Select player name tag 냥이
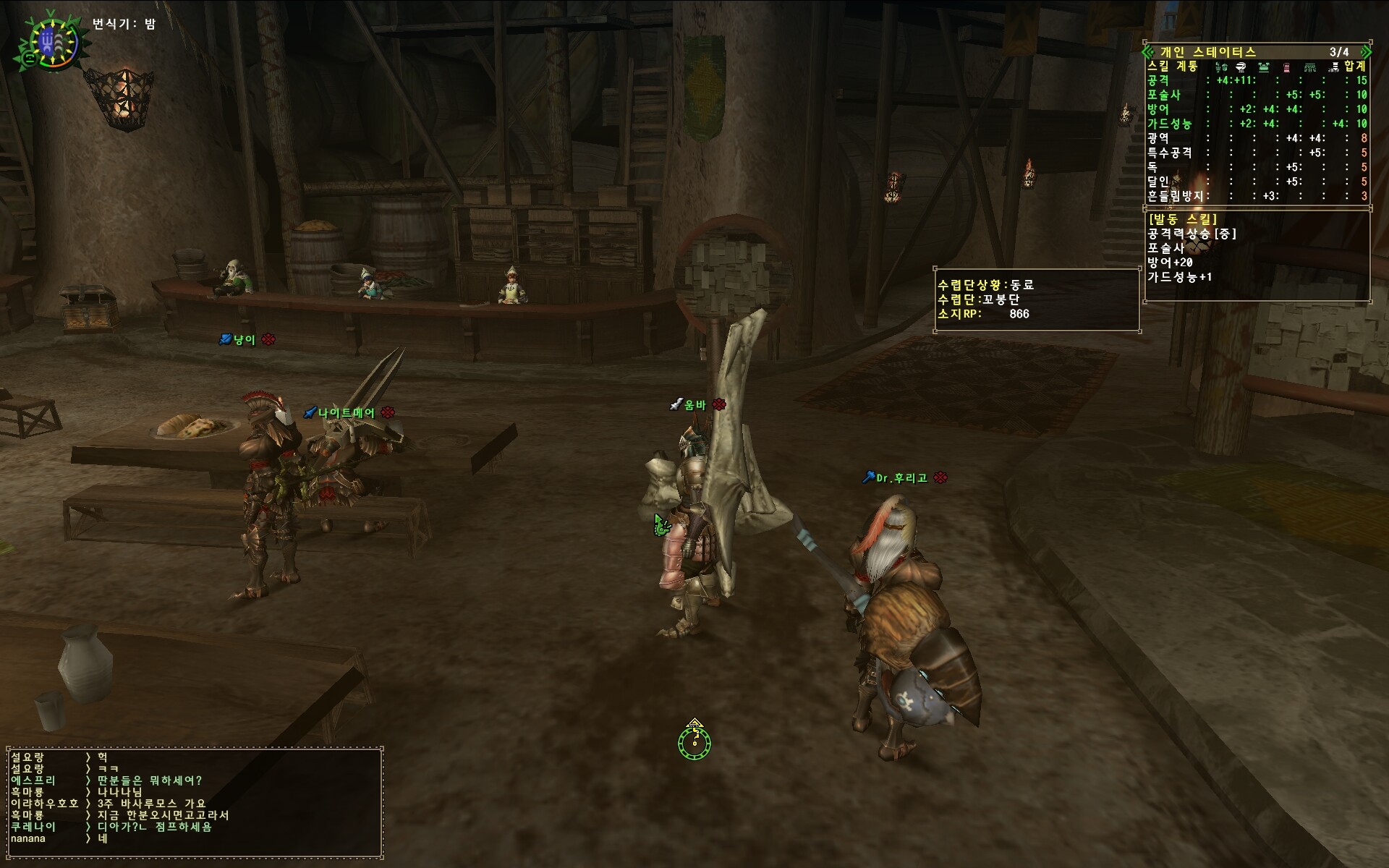 point(245,340)
